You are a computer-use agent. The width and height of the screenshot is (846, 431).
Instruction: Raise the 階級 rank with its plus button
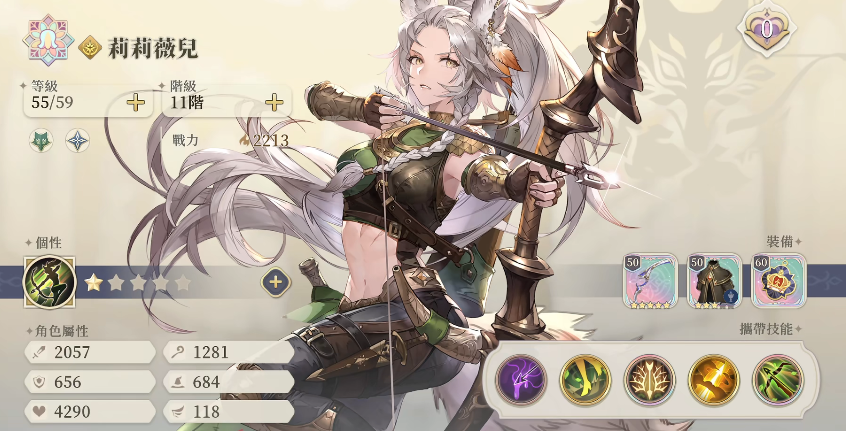pos(274,102)
